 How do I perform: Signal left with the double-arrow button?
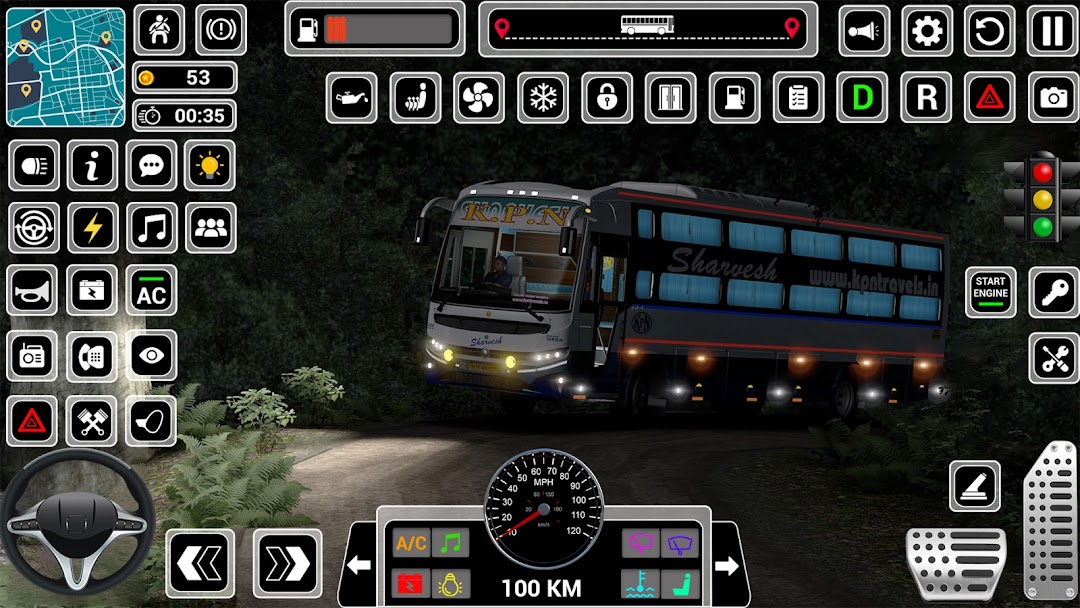click(x=200, y=564)
